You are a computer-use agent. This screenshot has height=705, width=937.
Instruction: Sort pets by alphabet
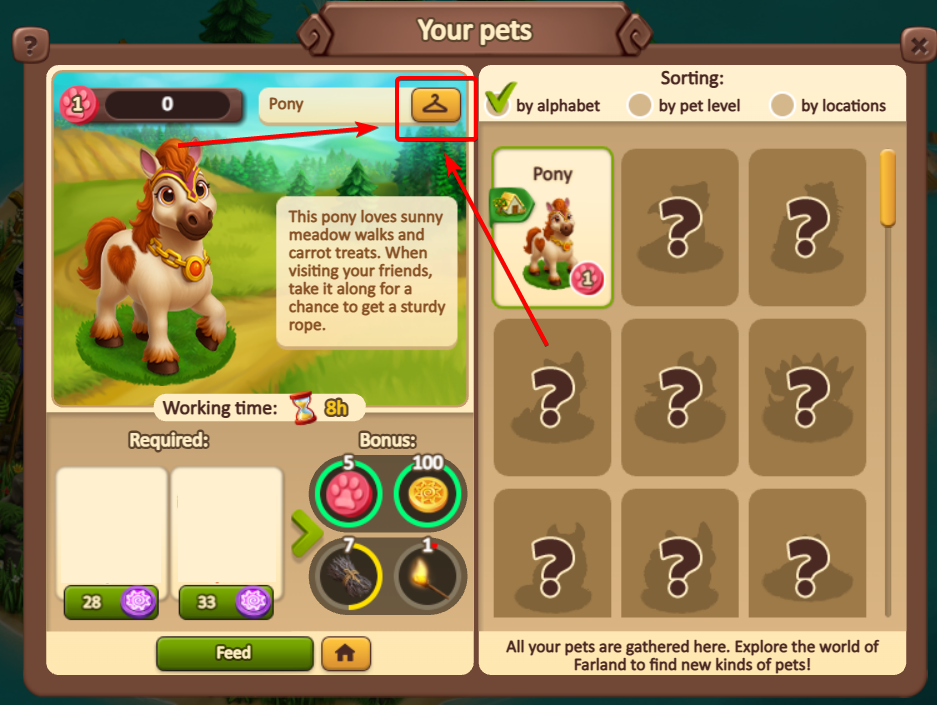pos(499,103)
